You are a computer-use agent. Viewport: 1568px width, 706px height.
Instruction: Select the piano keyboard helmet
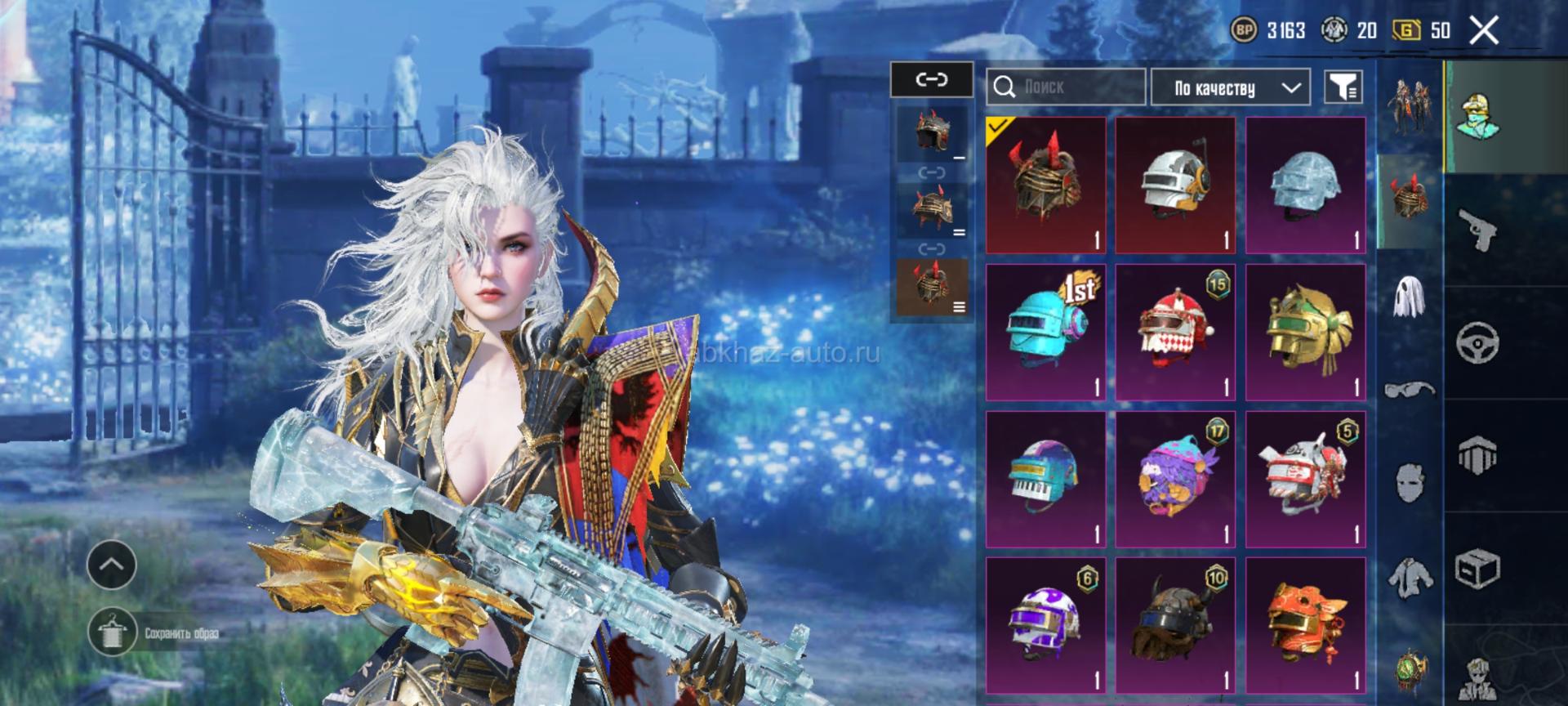pos(1045,480)
